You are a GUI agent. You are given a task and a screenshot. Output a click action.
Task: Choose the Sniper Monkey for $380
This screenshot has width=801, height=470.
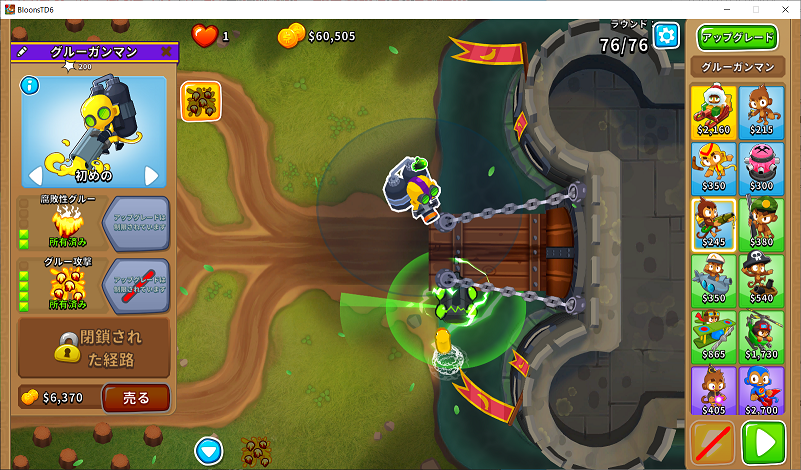point(763,223)
